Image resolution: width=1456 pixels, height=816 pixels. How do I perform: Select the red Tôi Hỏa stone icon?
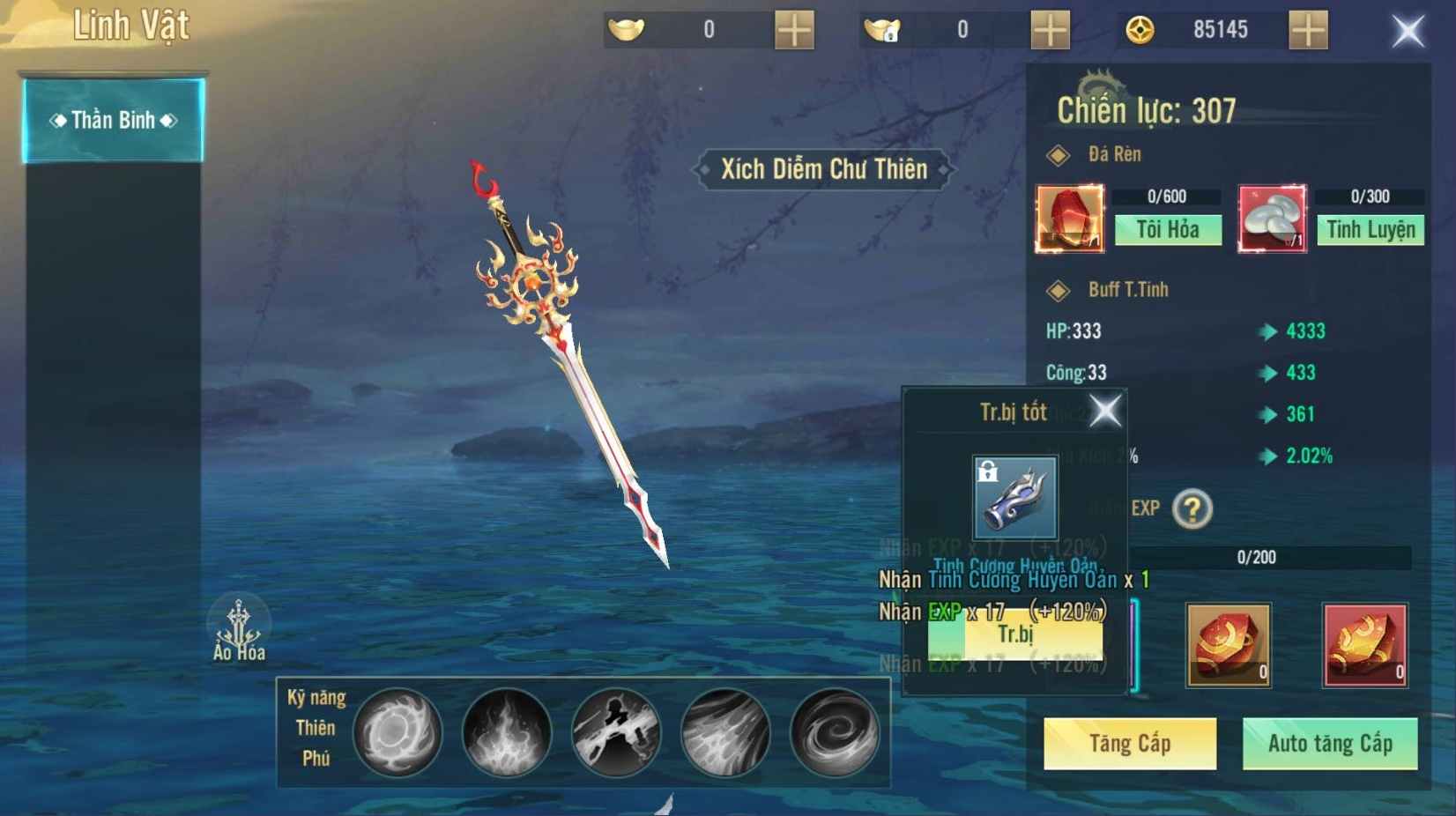[x=1069, y=219]
